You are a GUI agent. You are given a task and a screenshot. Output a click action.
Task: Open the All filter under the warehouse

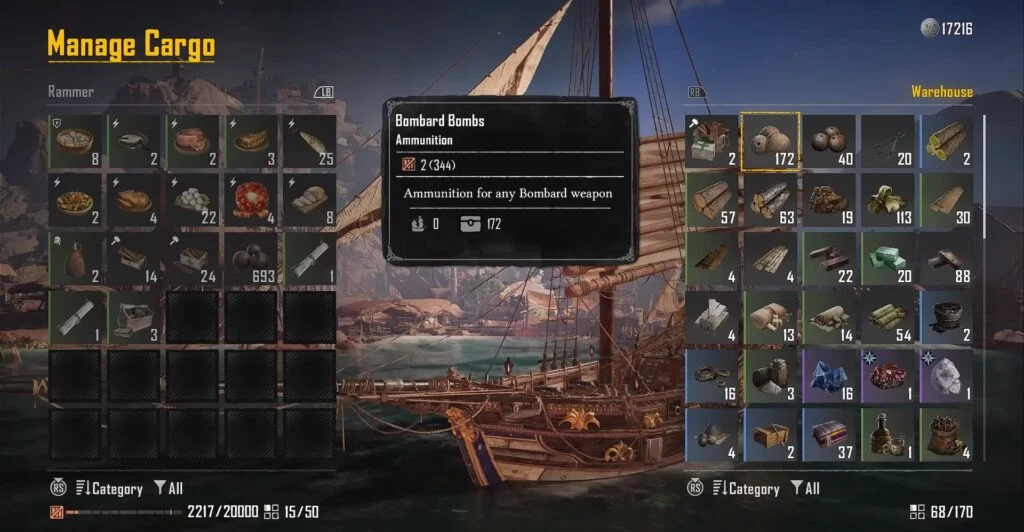coord(805,489)
